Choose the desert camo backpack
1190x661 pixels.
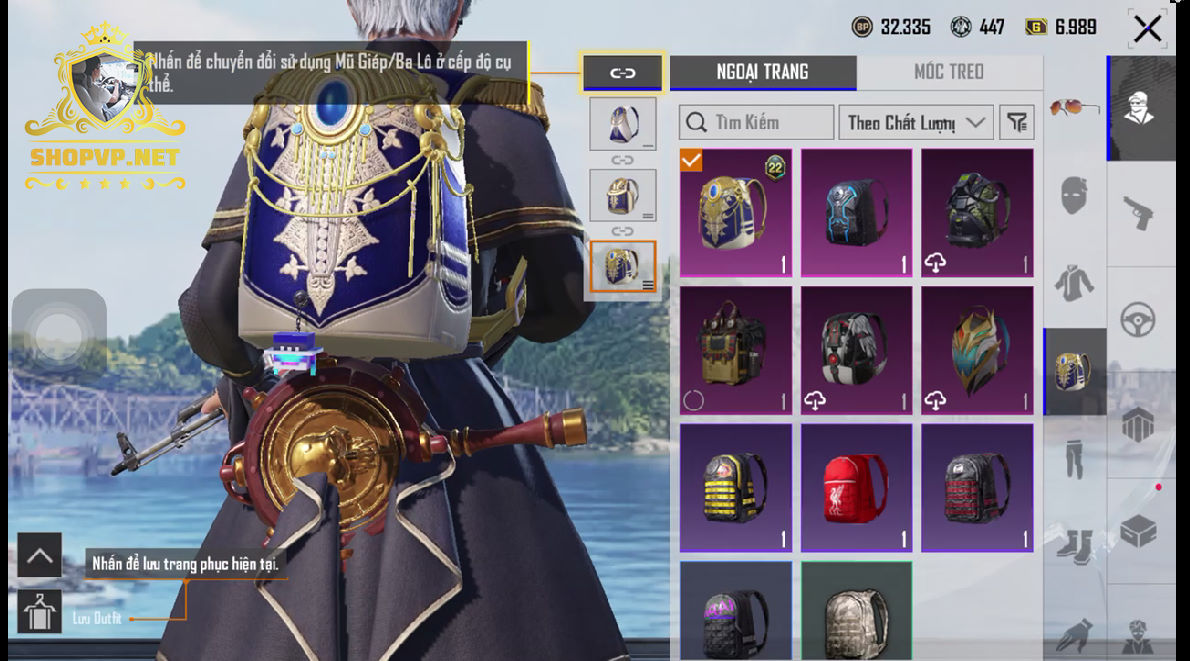856,612
